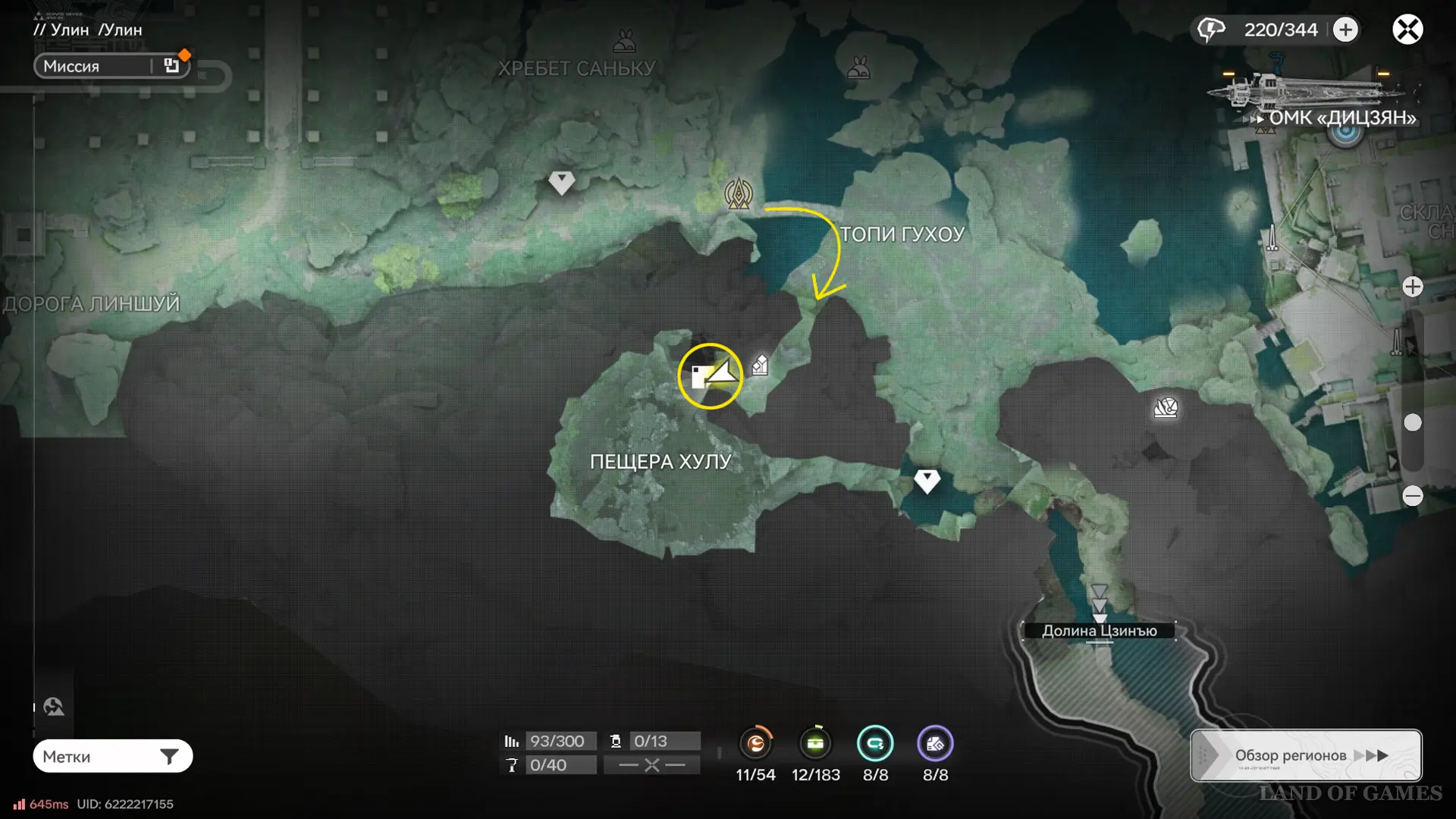
Task: Select the yellow-circled map marker near Пещера Хулу
Action: pyautogui.click(x=711, y=375)
